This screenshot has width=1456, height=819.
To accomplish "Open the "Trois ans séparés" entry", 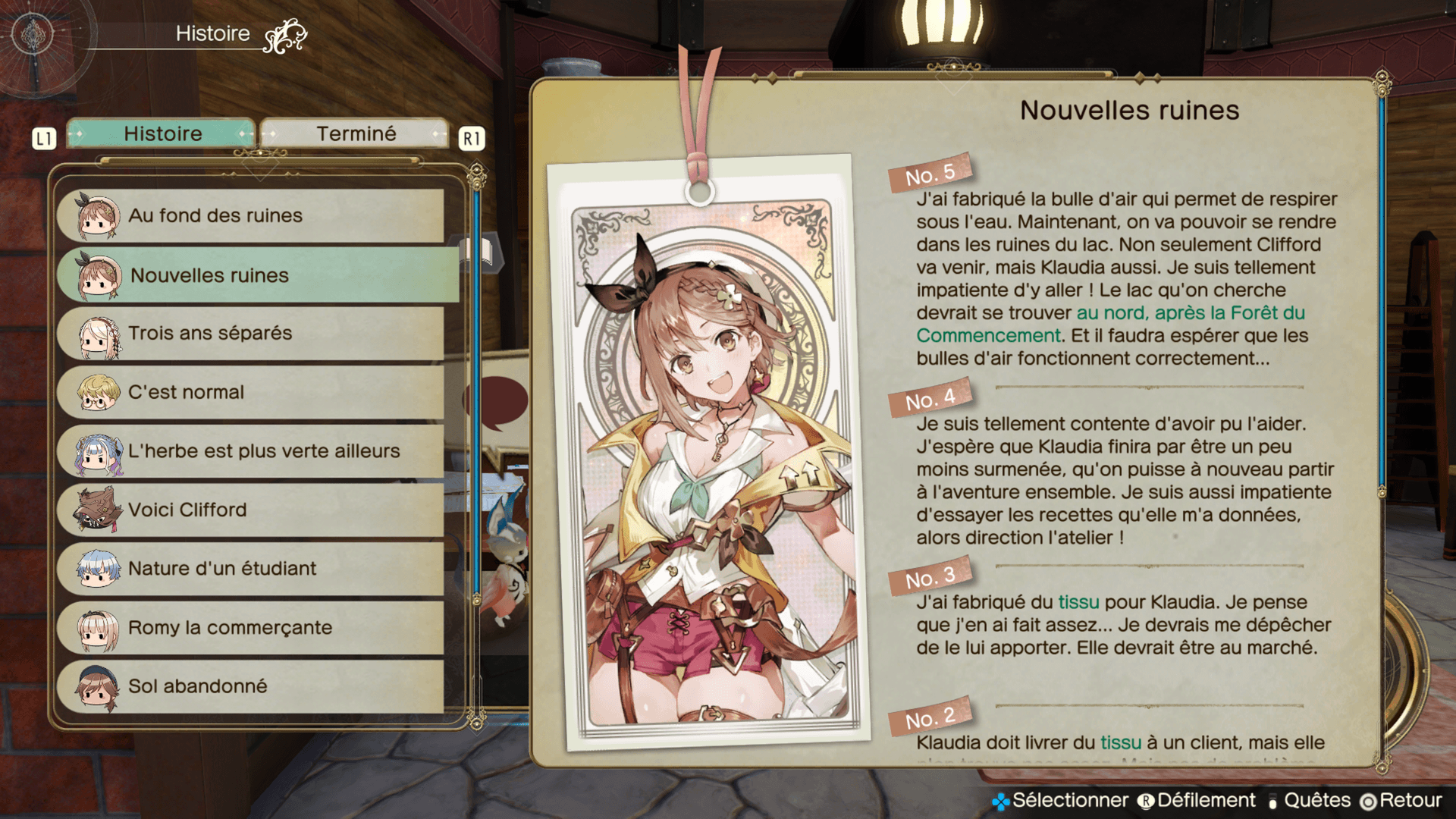I will [x=250, y=334].
